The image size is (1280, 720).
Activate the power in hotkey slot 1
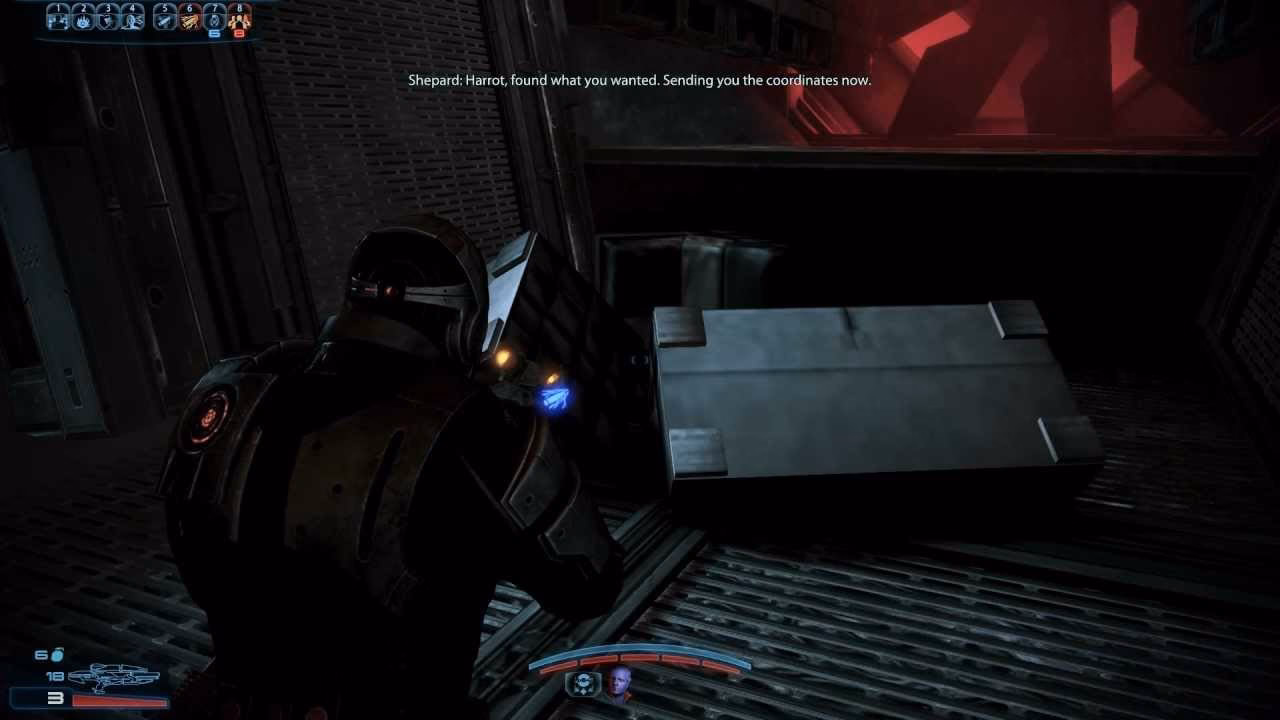click(58, 22)
